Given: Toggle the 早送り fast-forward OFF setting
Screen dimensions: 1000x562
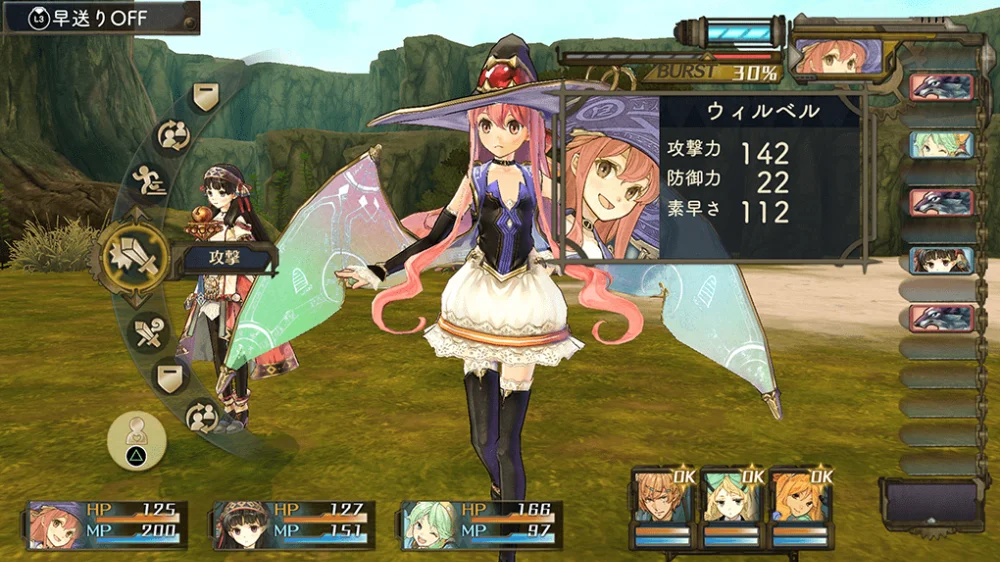Looking at the screenshot, I should click(x=100, y=17).
